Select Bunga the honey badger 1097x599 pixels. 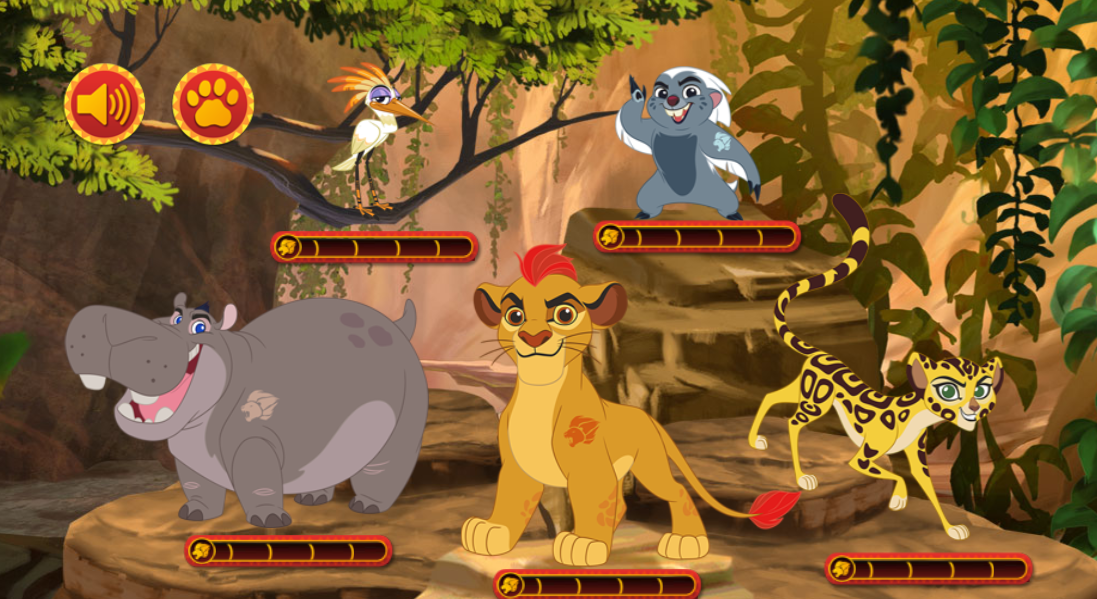pos(692,150)
